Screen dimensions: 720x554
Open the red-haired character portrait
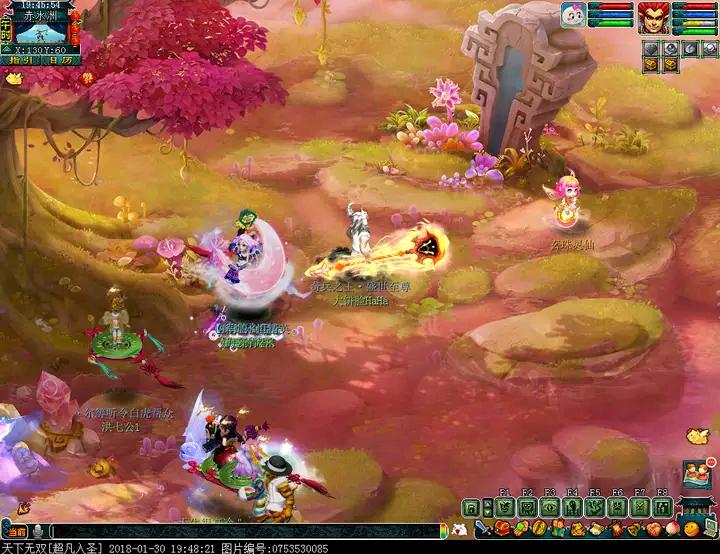pyautogui.click(x=654, y=18)
